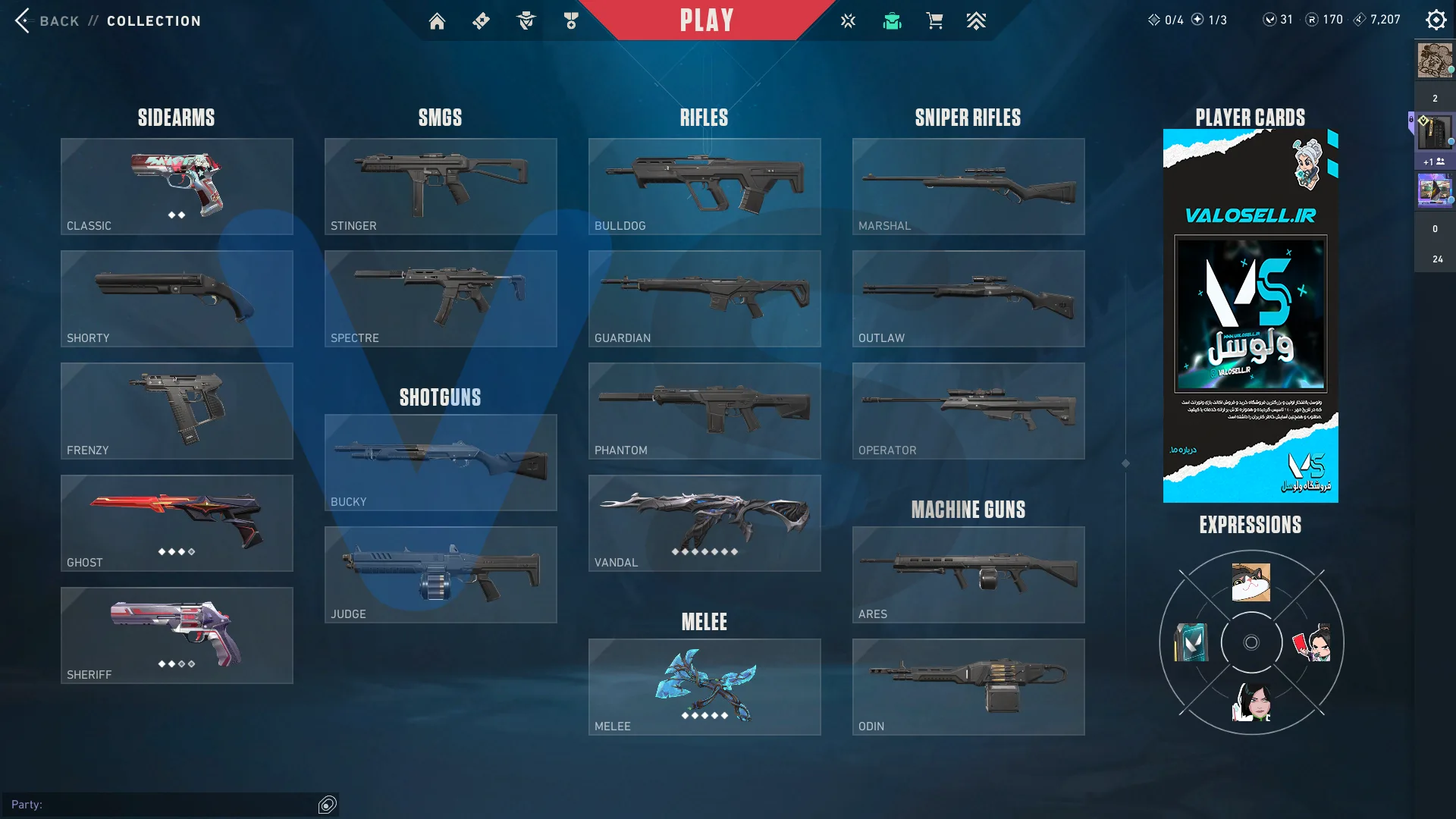This screenshot has width=1456, height=819.
Task: Open the Melee axe slot
Action: click(704, 687)
